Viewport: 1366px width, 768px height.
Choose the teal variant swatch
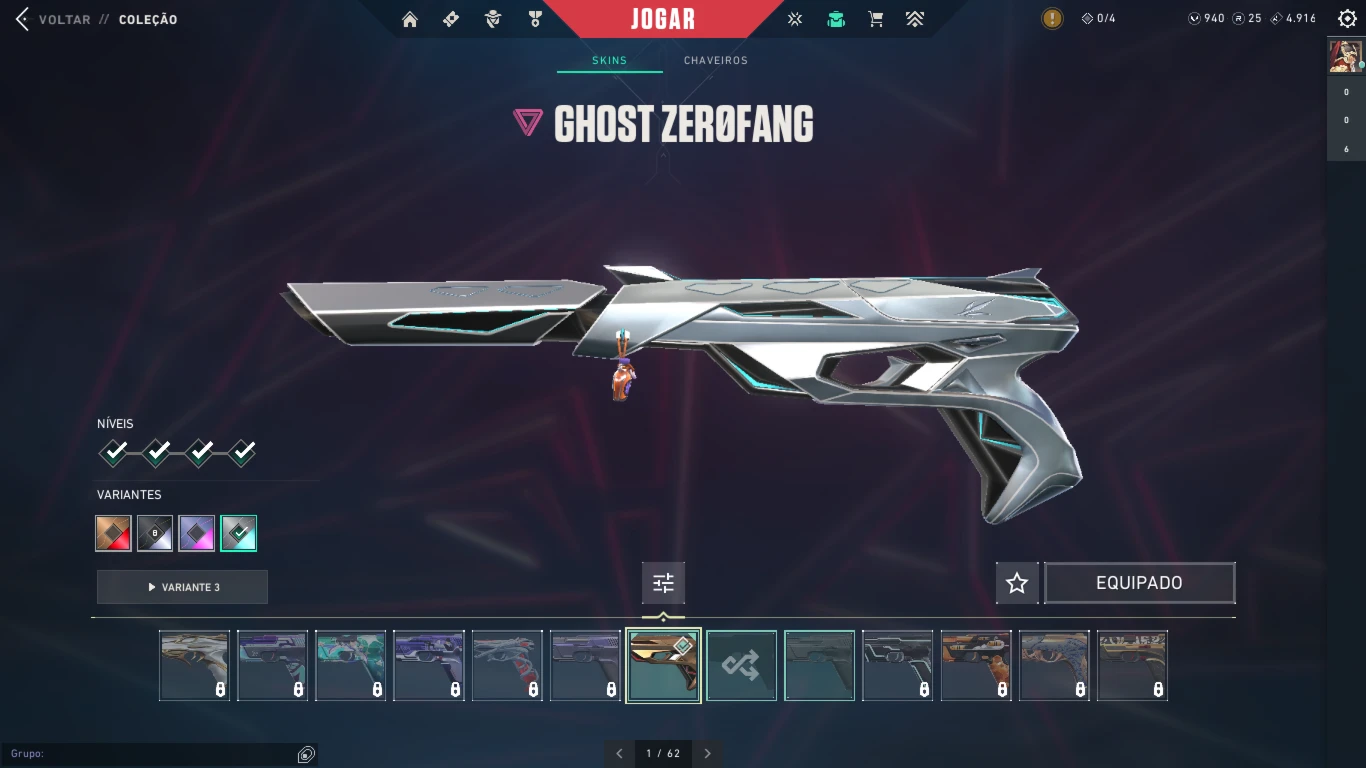[x=239, y=533]
